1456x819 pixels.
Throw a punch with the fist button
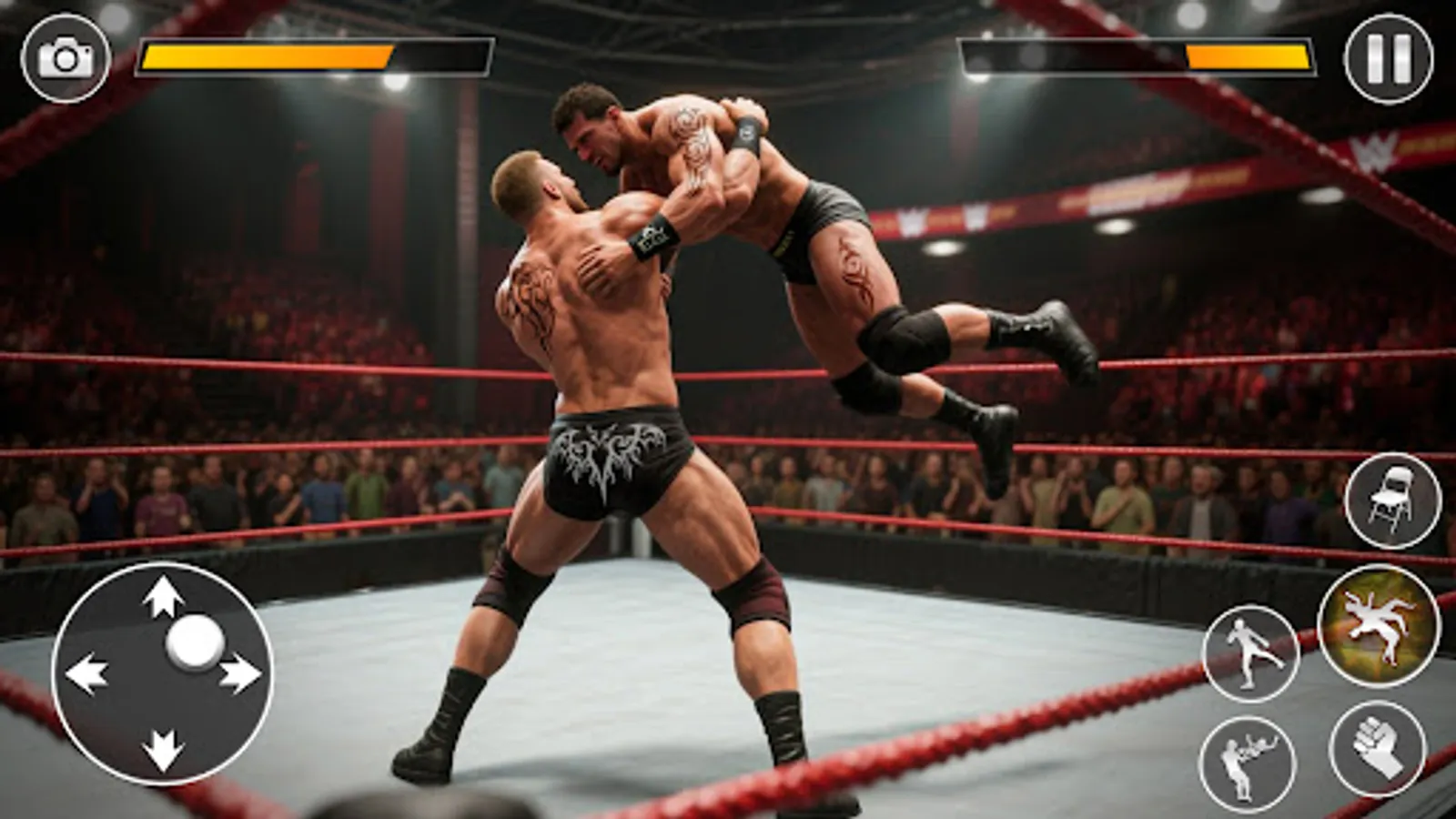(x=1377, y=749)
